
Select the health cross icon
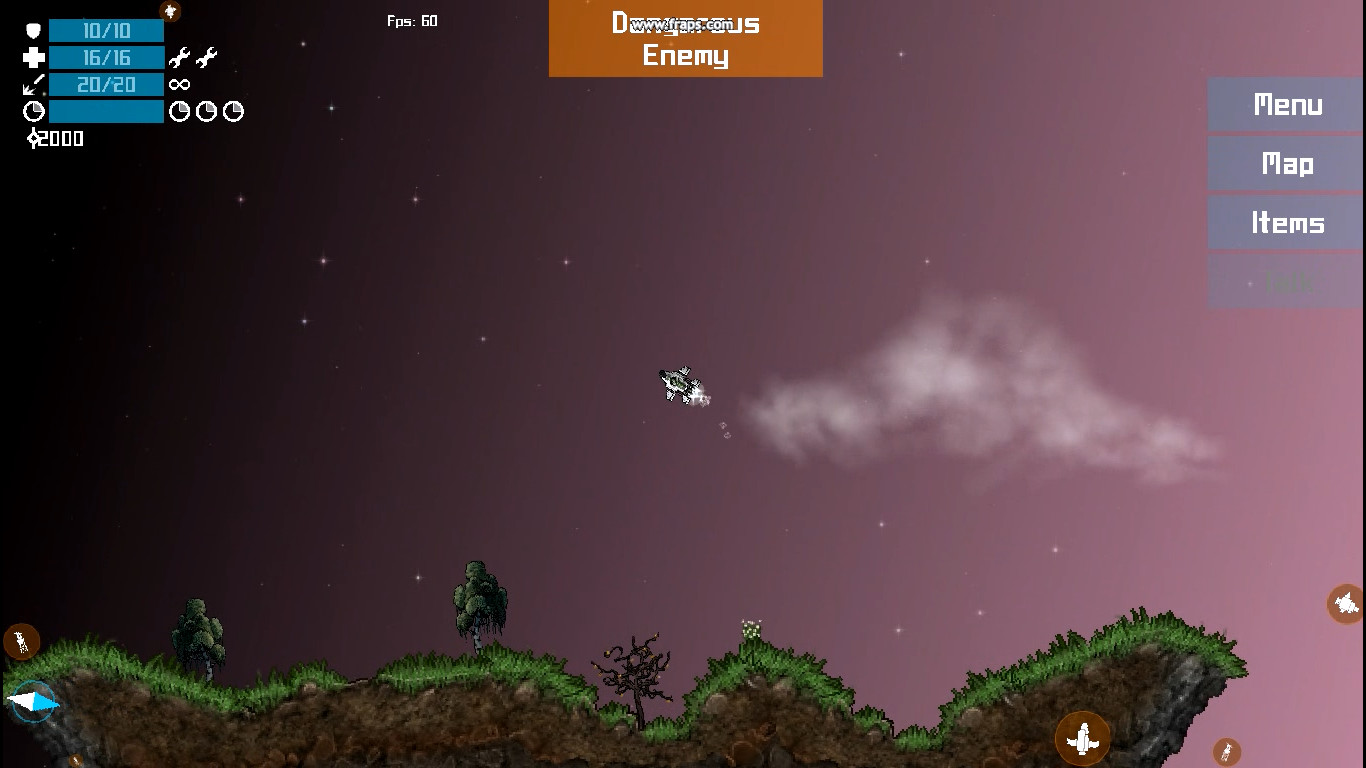(x=33, y=57)
